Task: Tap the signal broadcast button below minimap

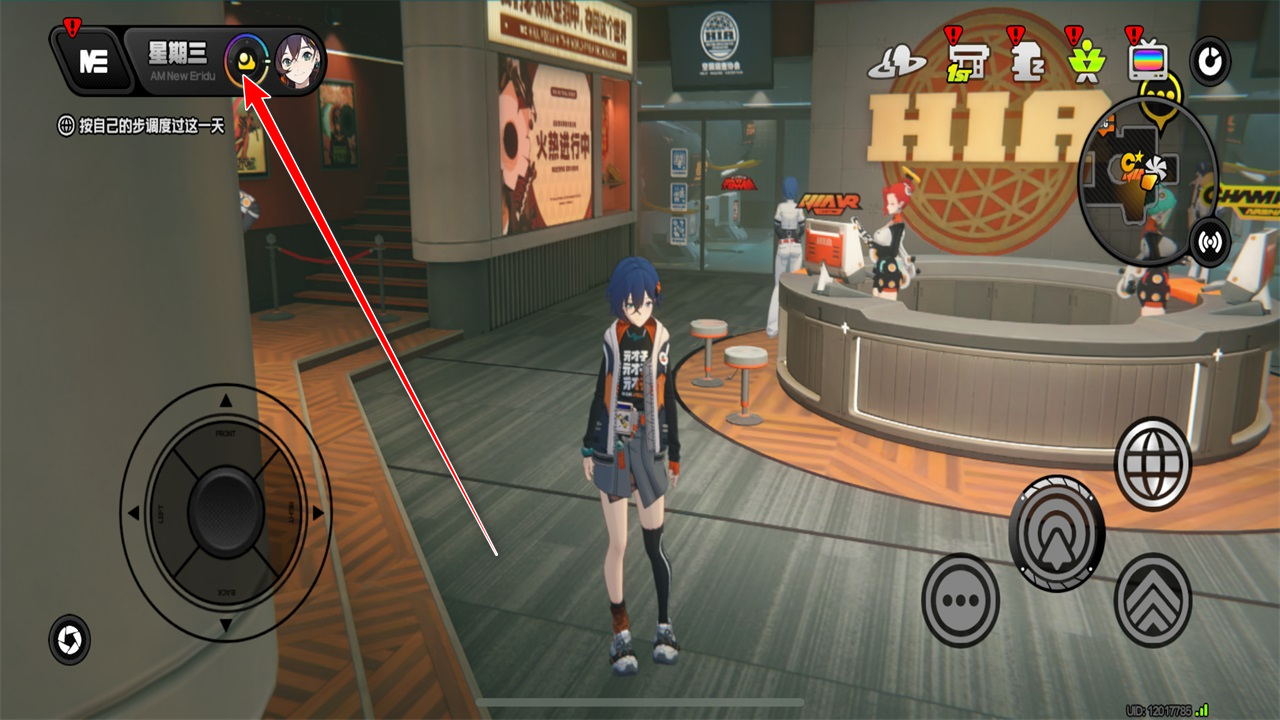Action: pos(1210,243)
